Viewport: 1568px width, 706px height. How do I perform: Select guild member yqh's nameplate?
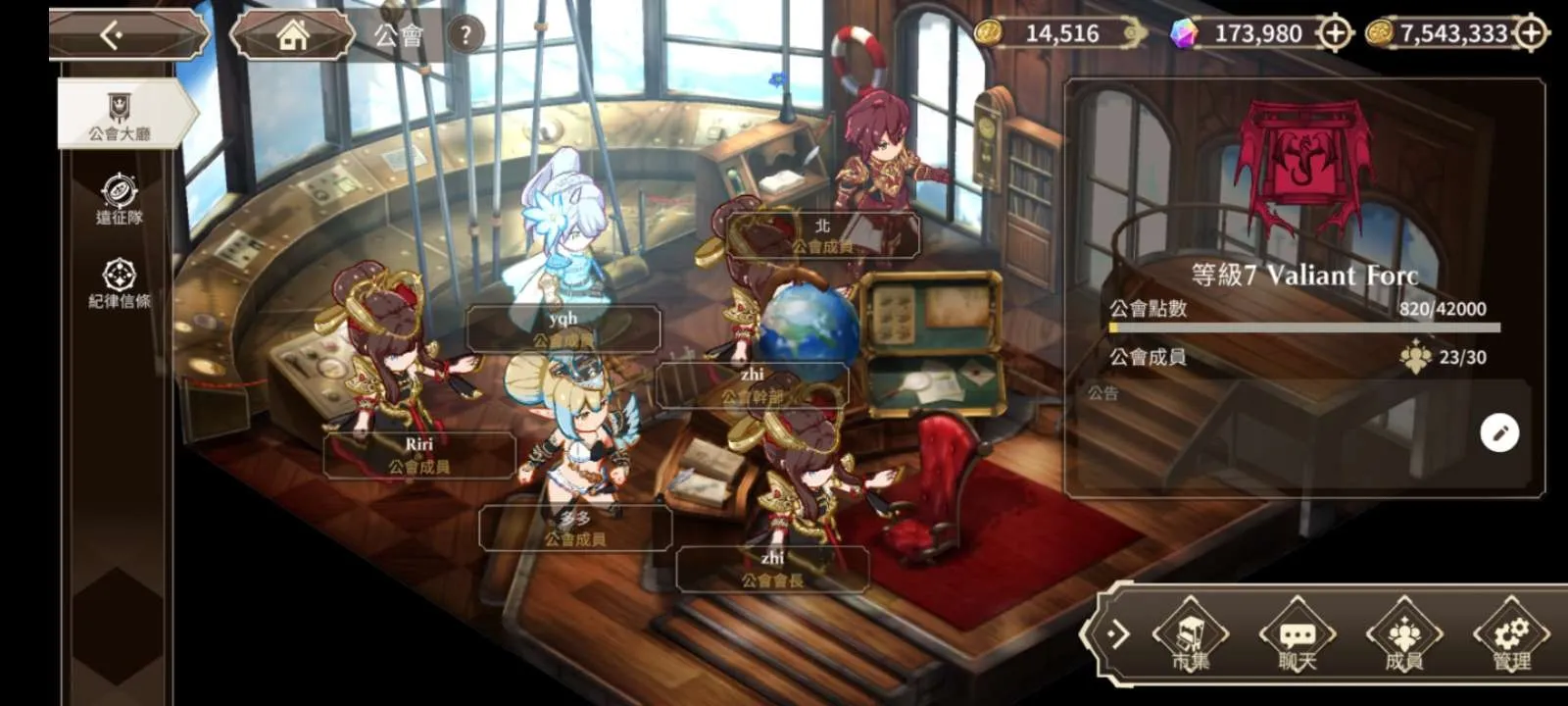click(563, 328)
